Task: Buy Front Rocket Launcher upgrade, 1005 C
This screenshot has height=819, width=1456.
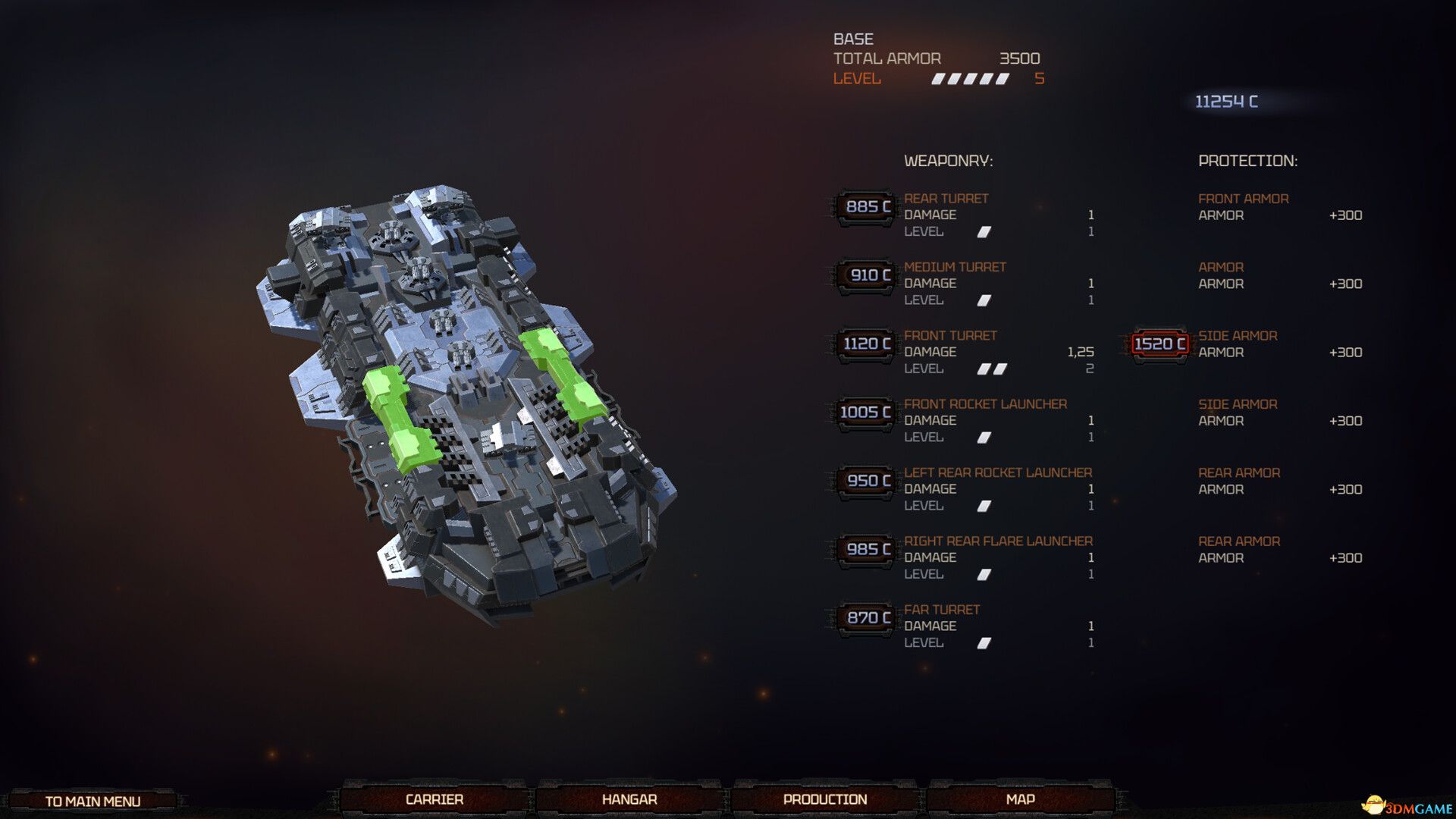Action: [x=865, y=413]
